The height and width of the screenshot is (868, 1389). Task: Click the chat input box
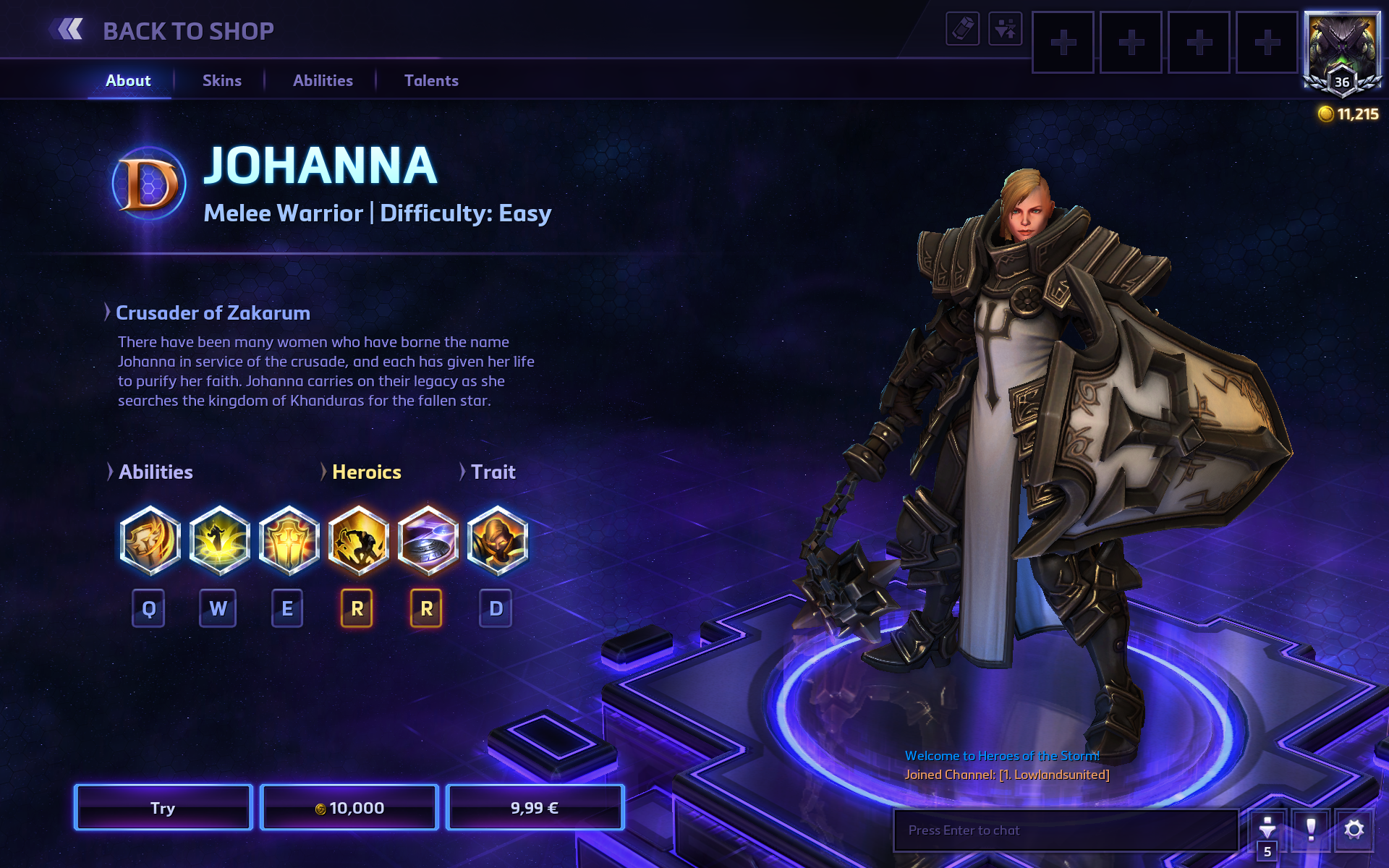(1066, 830)
